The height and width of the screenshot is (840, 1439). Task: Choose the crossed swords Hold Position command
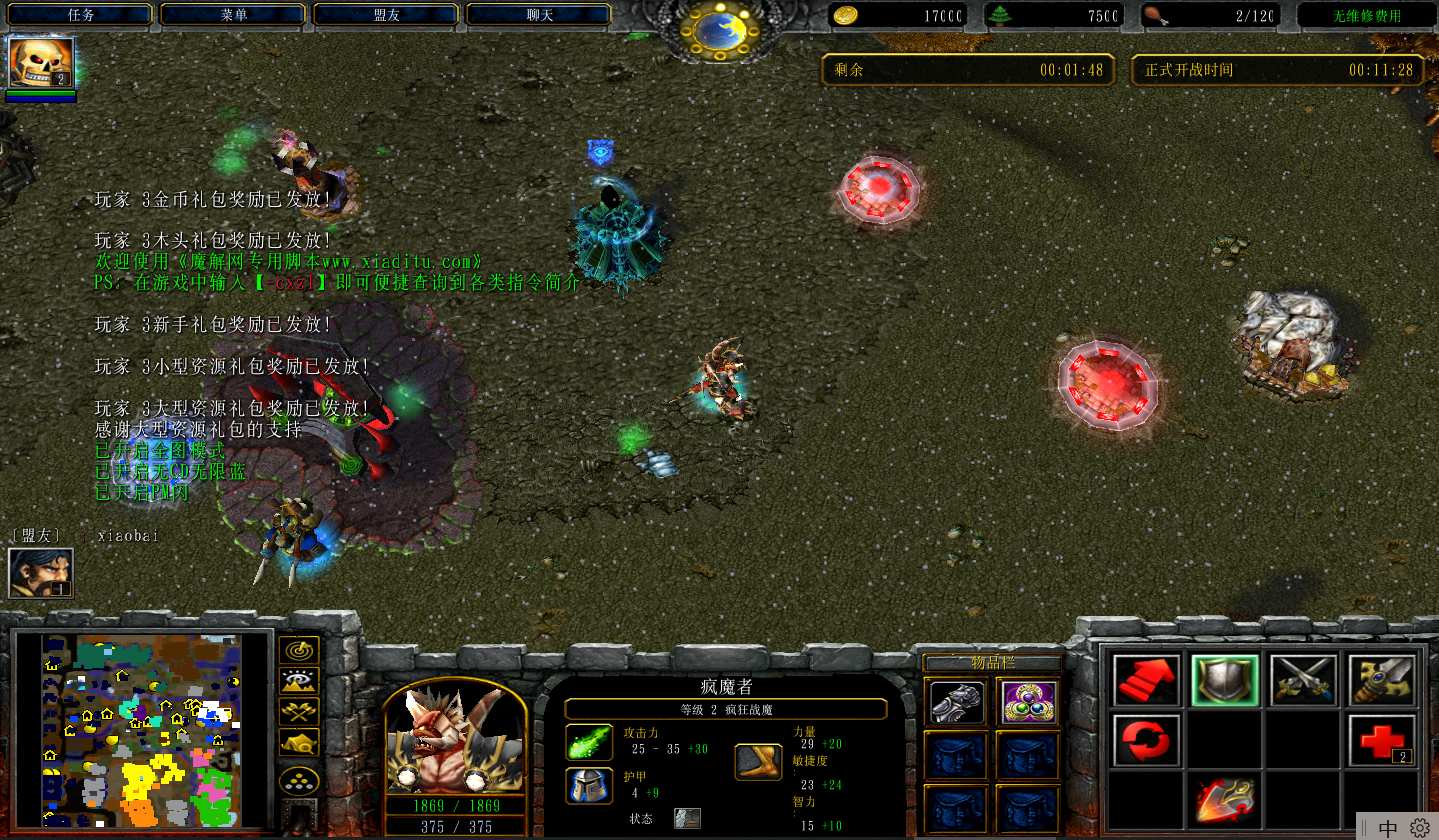[1303, 681]
